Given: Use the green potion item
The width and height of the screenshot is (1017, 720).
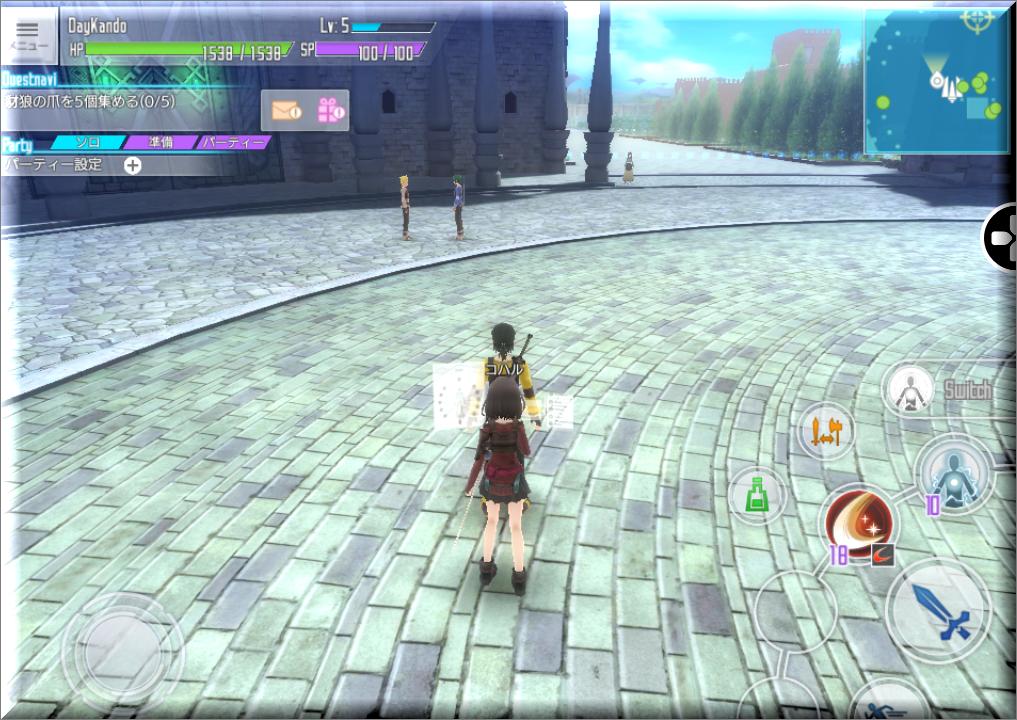Looking at the screenshot, I should point(757,494).
